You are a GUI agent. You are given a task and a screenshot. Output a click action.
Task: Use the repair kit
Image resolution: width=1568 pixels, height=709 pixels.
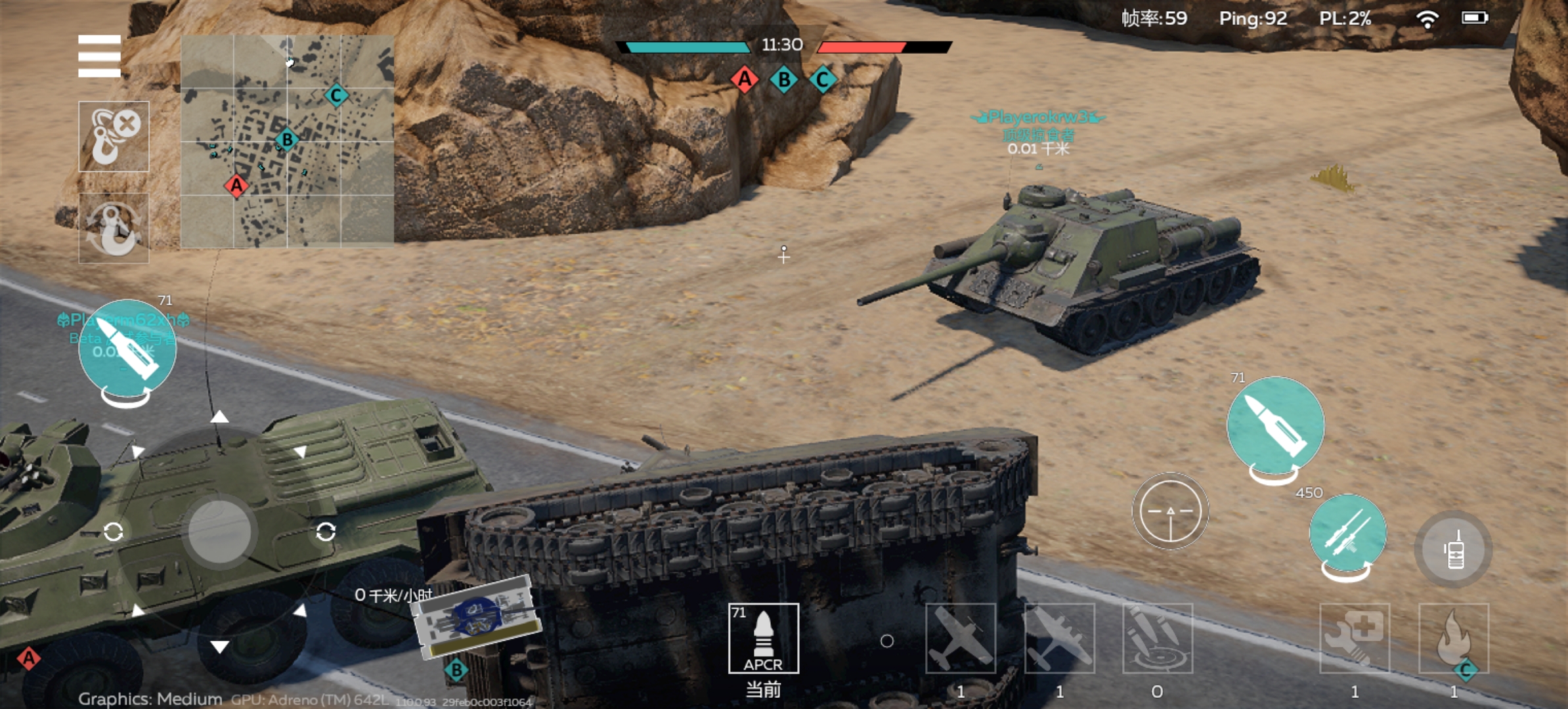click(x=1355, y=638)
